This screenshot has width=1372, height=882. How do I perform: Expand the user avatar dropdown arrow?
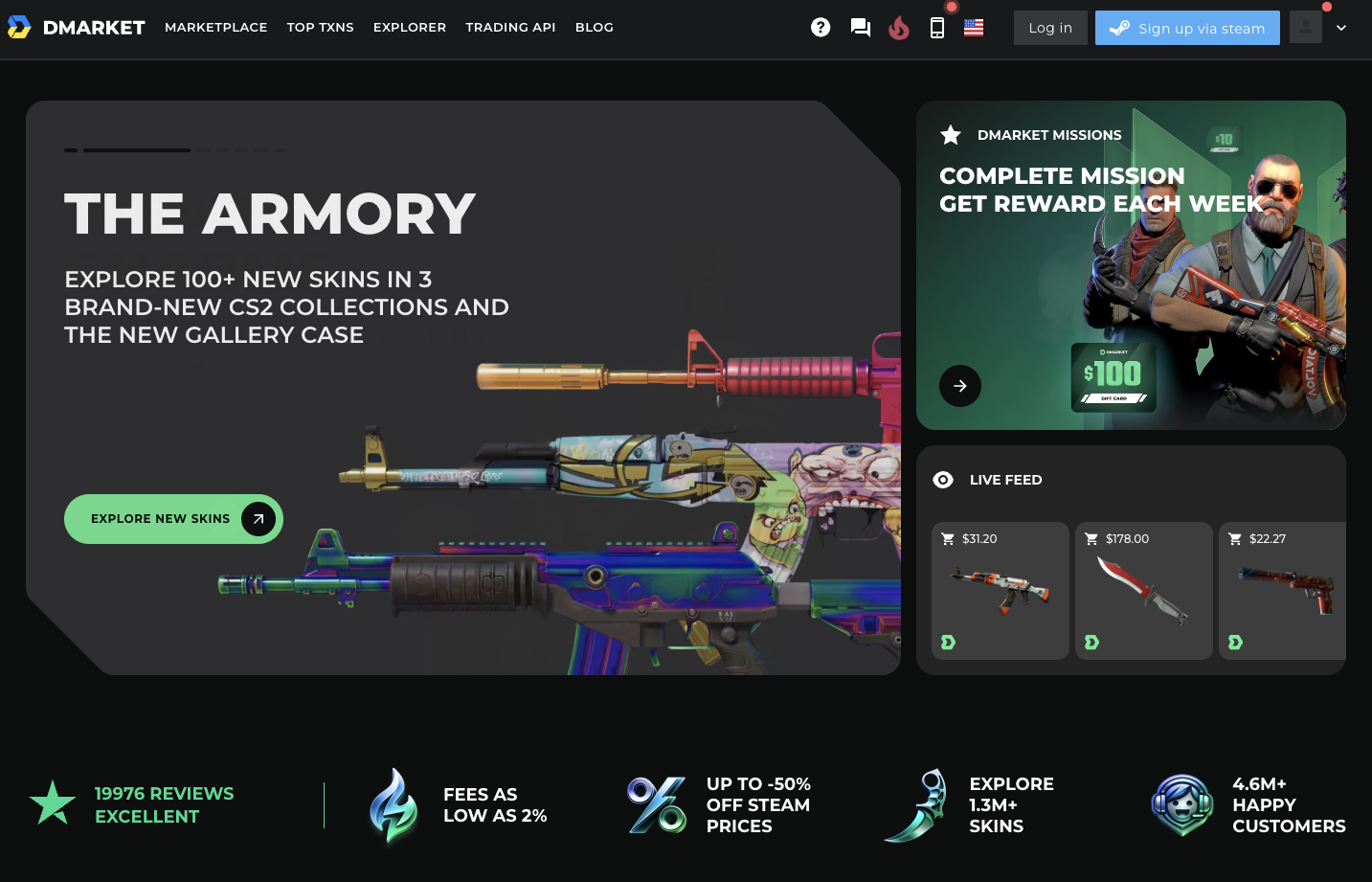coord(1341,28)
